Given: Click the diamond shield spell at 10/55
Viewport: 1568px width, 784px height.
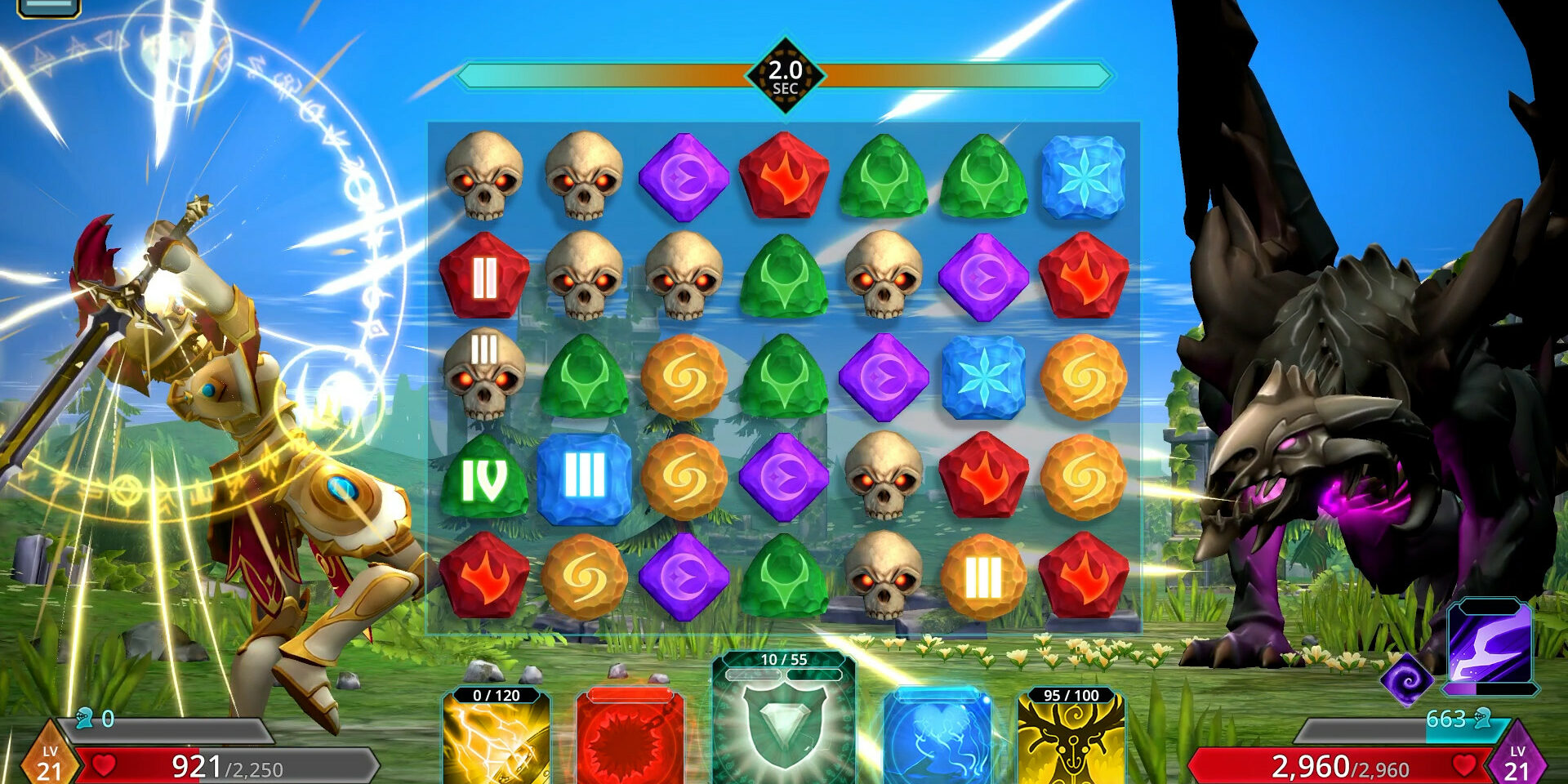Looking at the screenshot, I should 784,731.
